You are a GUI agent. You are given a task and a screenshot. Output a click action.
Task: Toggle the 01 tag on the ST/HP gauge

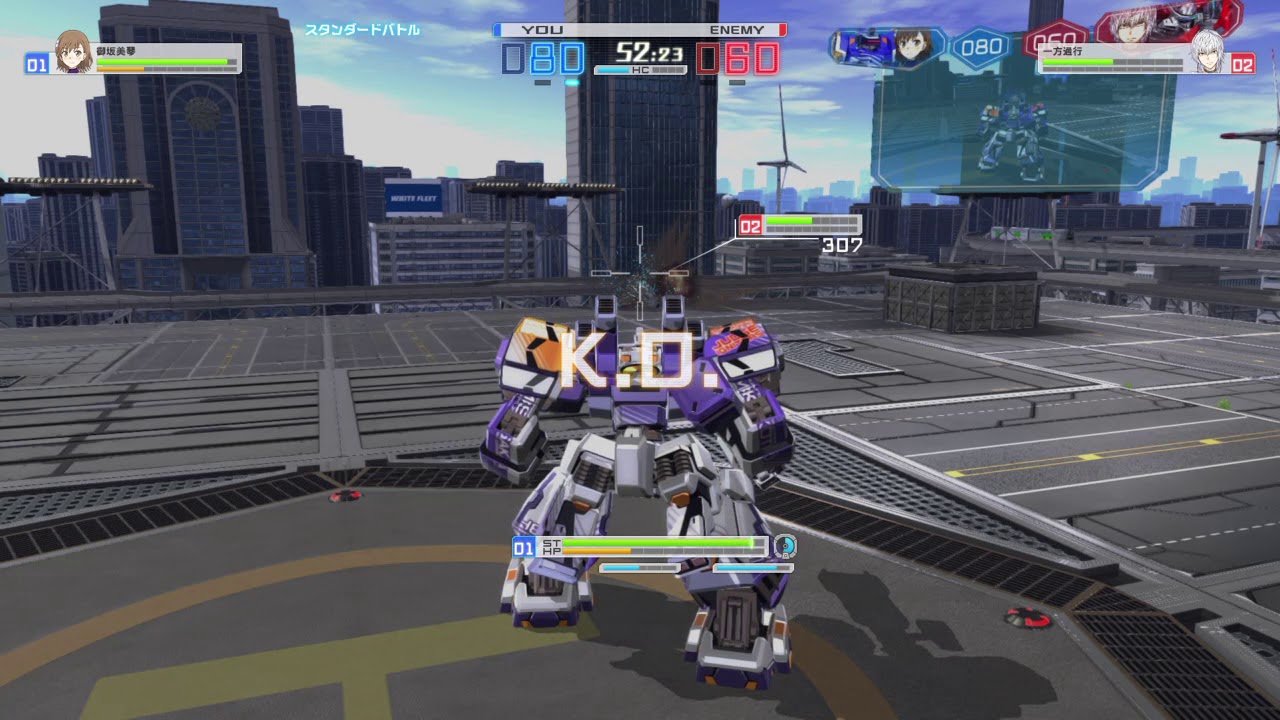tap(521, 548)
